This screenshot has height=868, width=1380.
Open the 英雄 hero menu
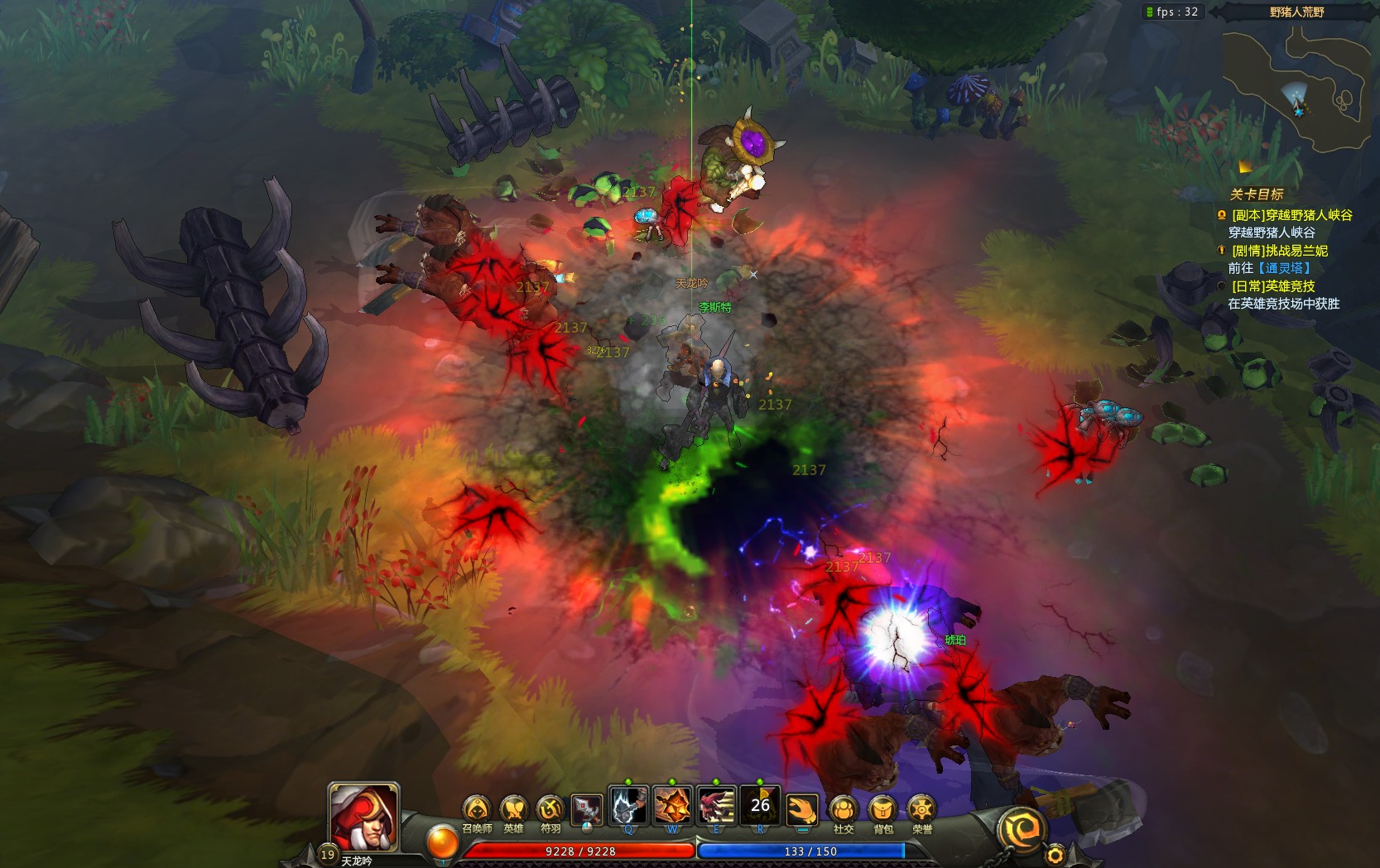click(513, 810)
